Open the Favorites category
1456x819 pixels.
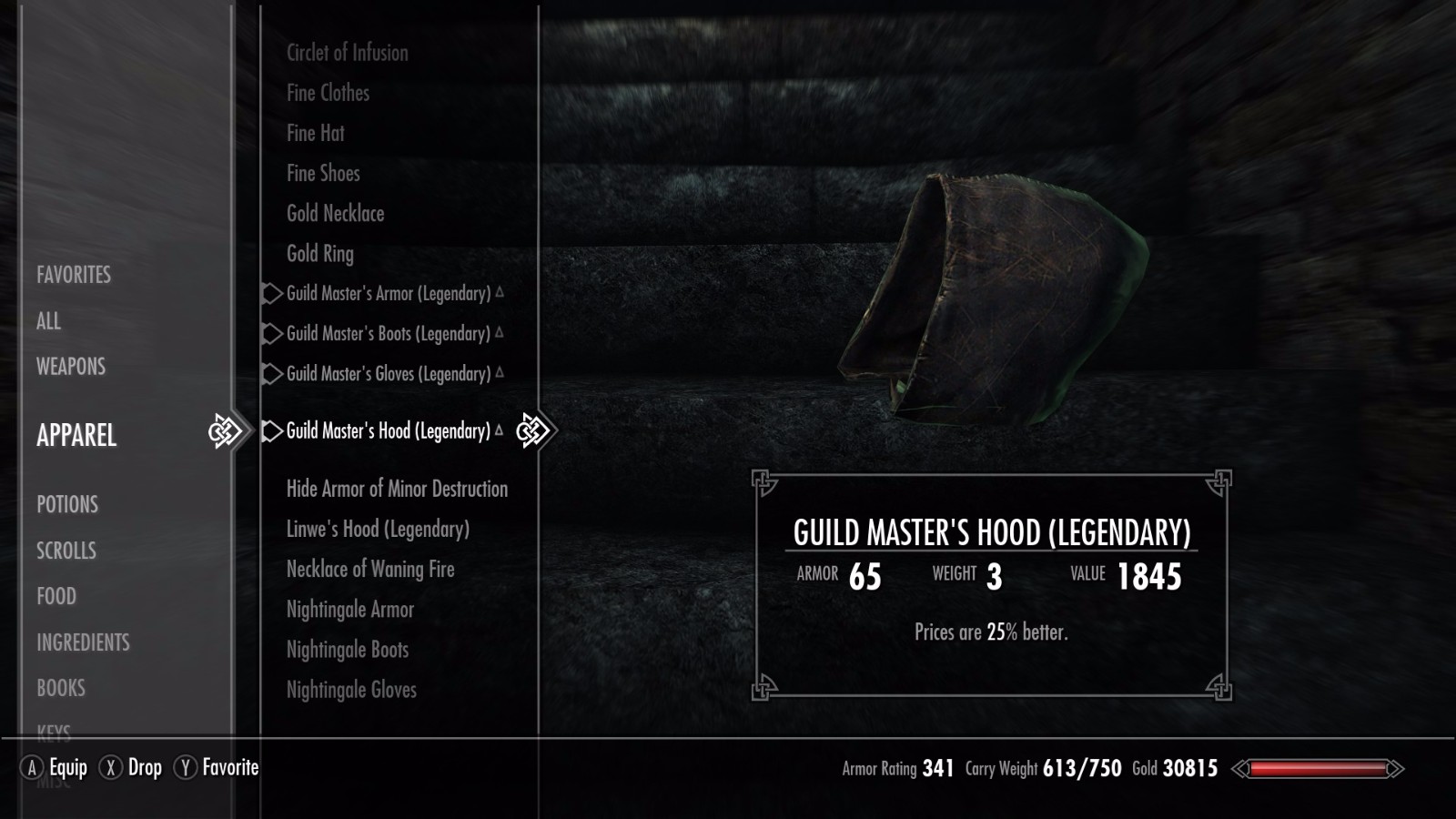point(74,275)
